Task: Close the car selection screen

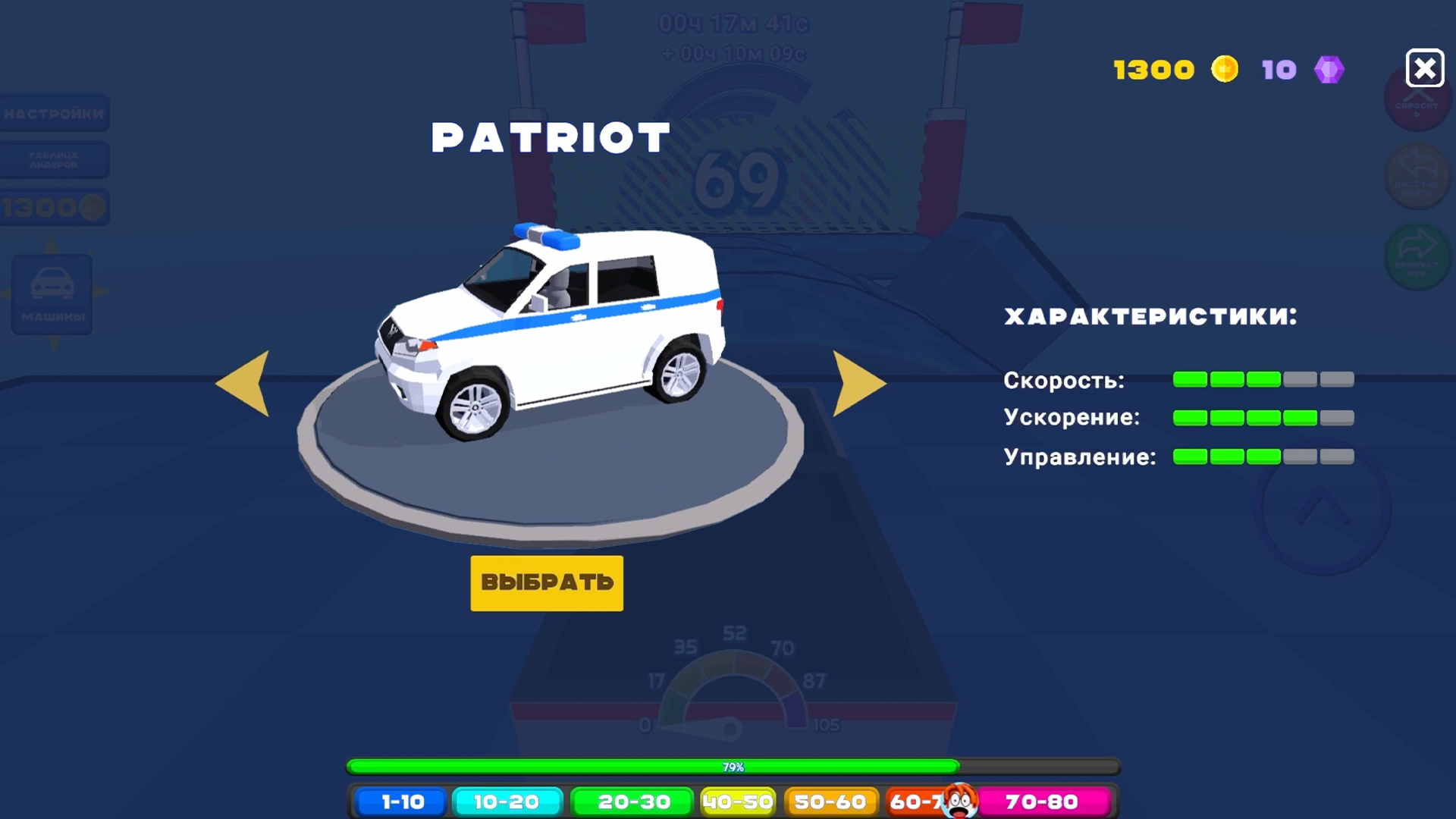Action: coord(1426,67)
